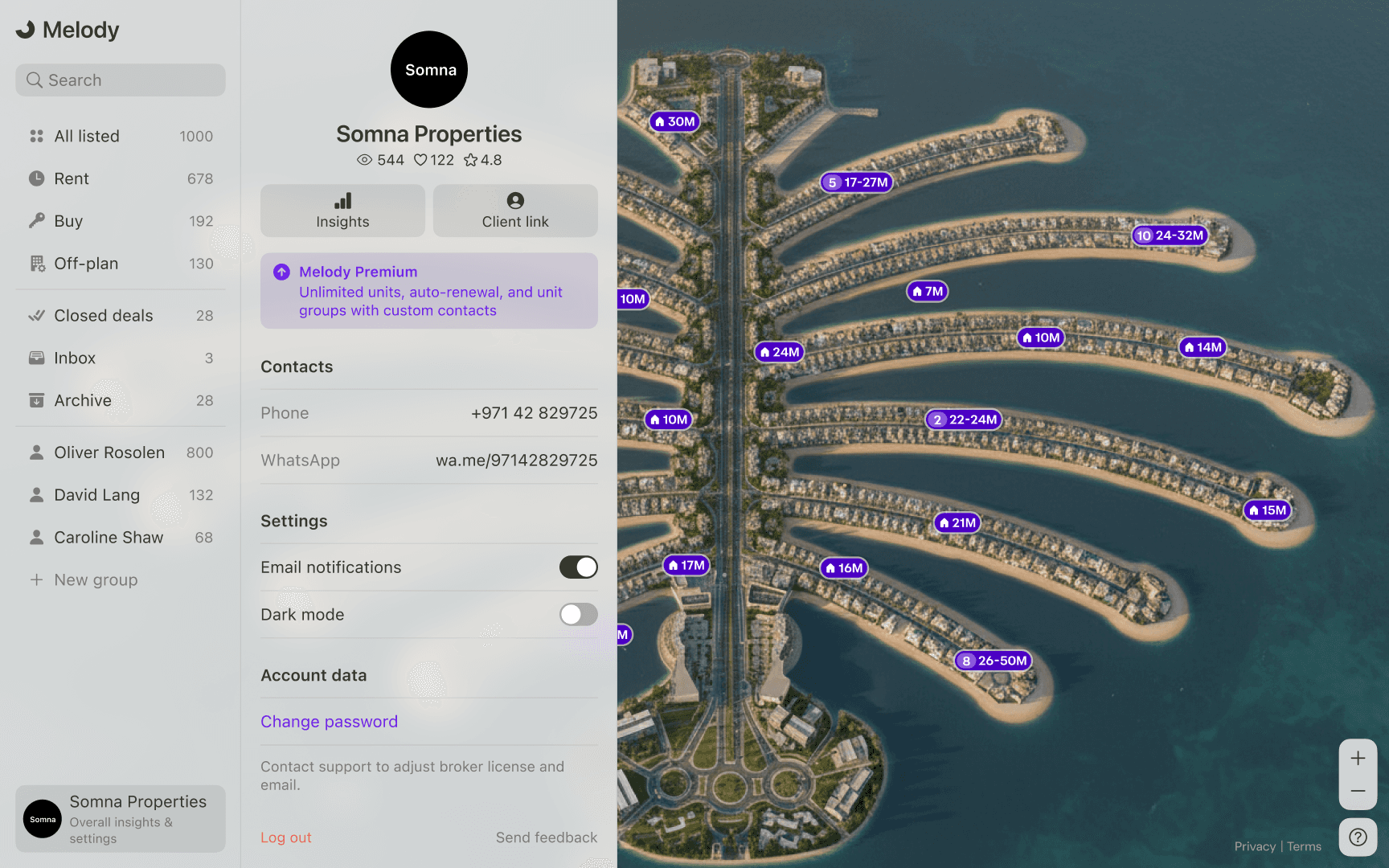Create a New group
Image resolution: width=1389 pixels, height=868 pixels.
coord(96,580)
